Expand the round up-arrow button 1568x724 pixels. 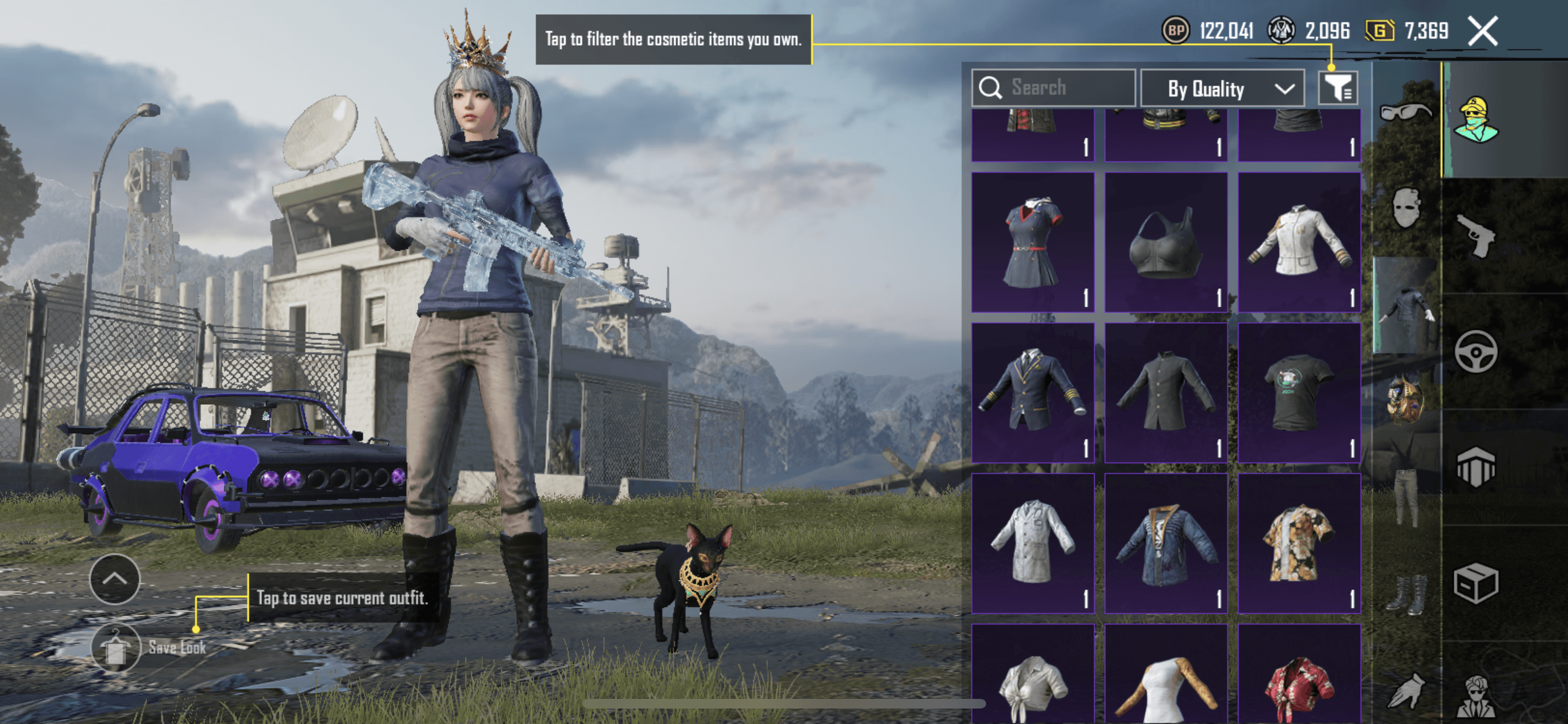tap(115, 579)
